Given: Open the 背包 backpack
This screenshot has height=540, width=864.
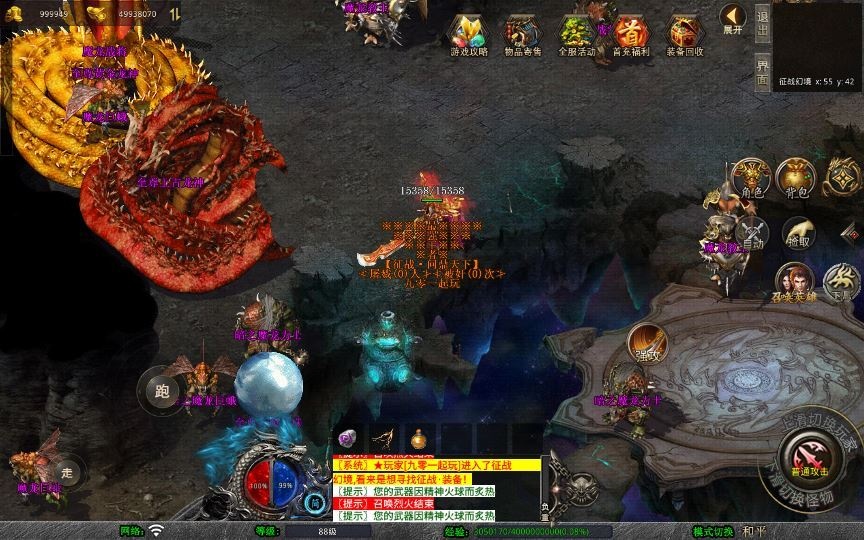Looking at the screenshot, I should tap(797, 179).
